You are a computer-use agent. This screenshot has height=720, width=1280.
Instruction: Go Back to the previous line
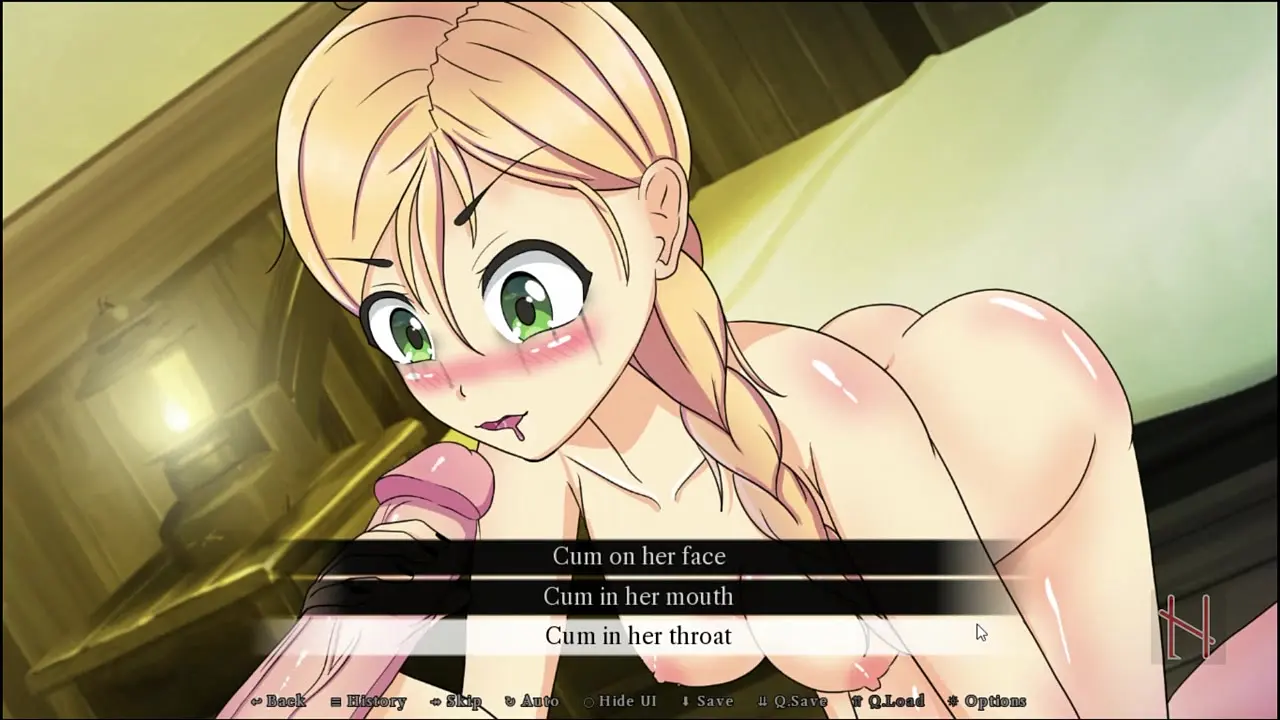tap(279, 701)
